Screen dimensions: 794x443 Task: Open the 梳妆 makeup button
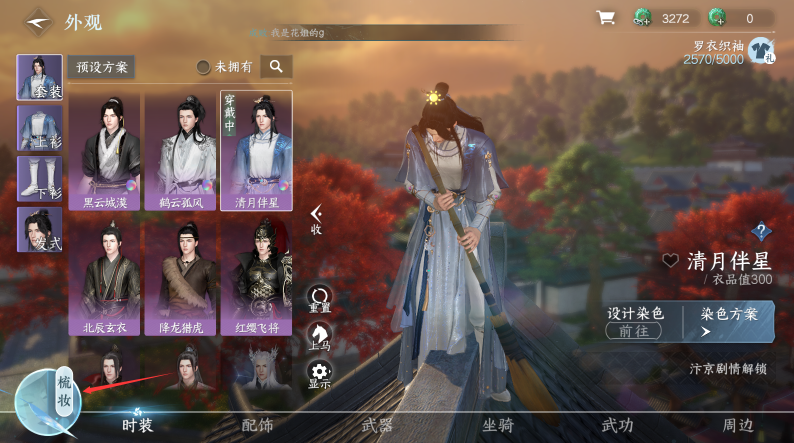64,391
